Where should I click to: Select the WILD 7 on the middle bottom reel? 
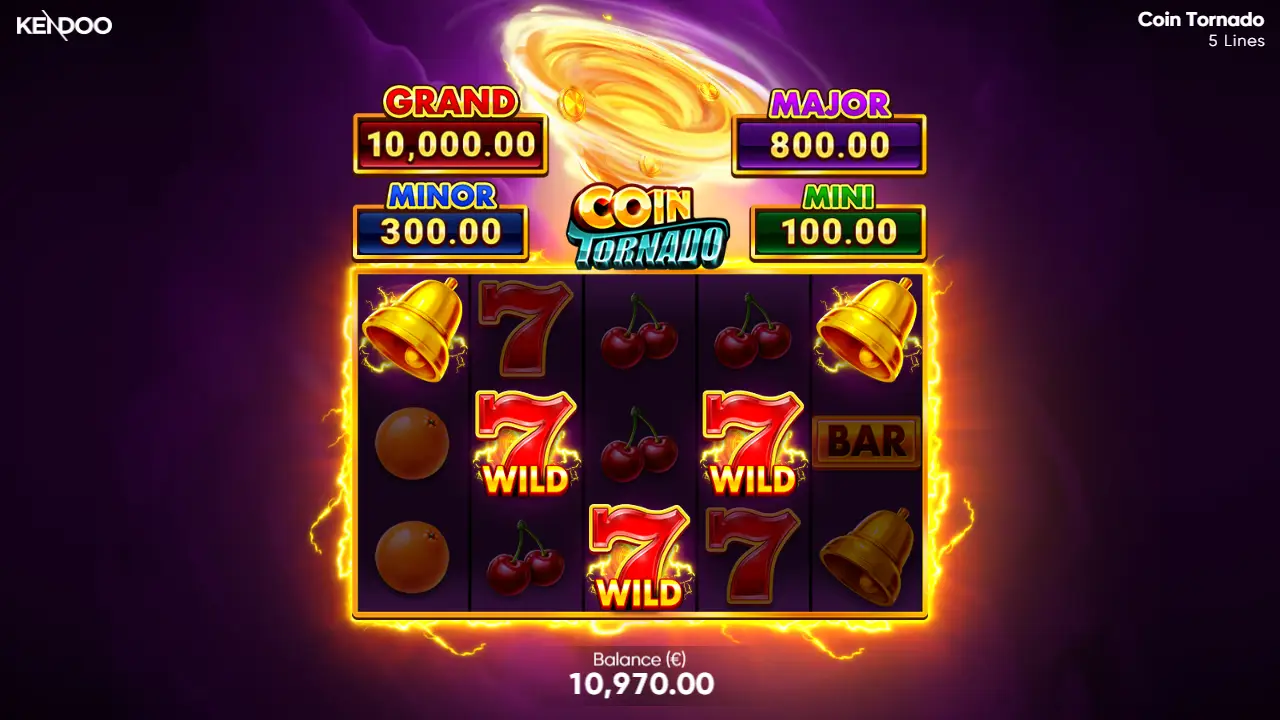point(640,555)
